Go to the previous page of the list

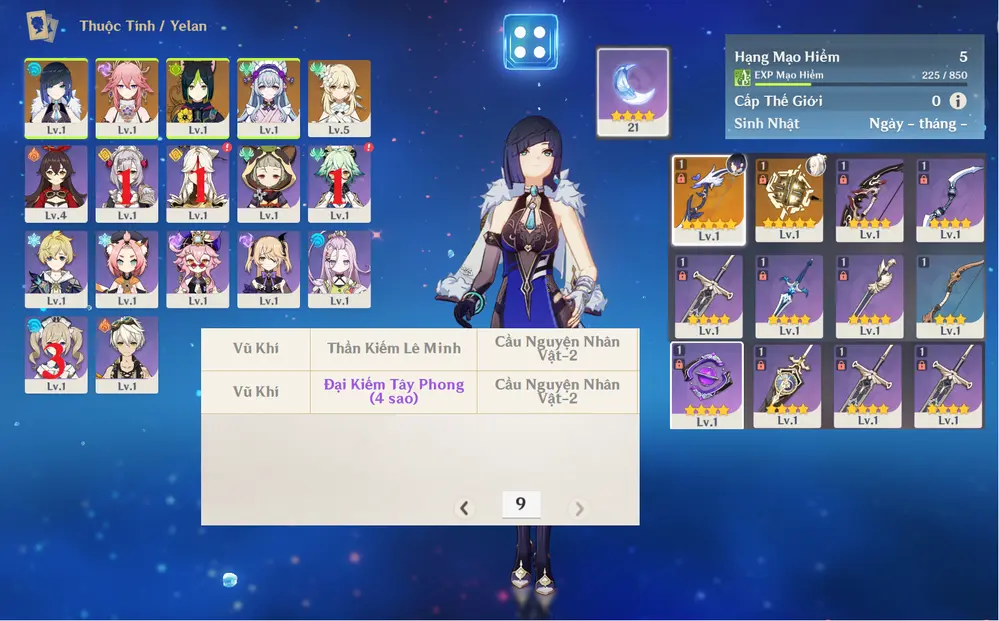pyautogui.click(x=464, y=509)
